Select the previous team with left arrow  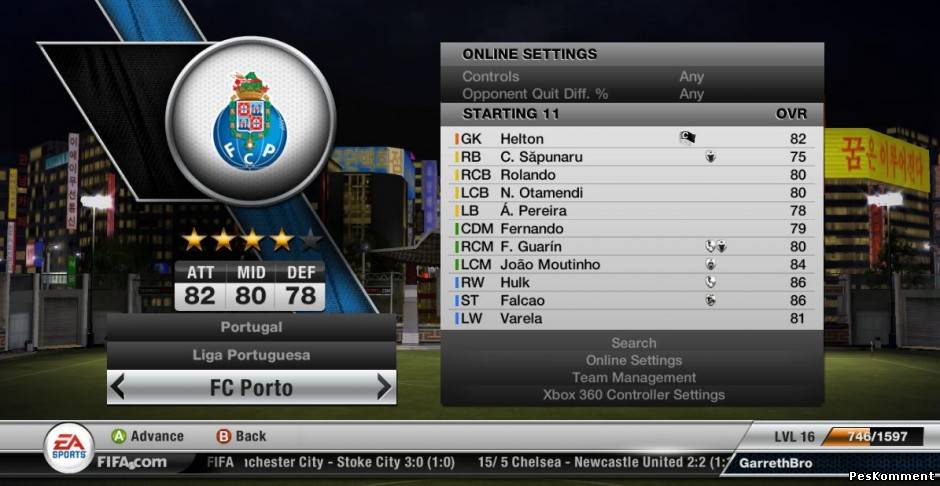(x=118, y=387)
